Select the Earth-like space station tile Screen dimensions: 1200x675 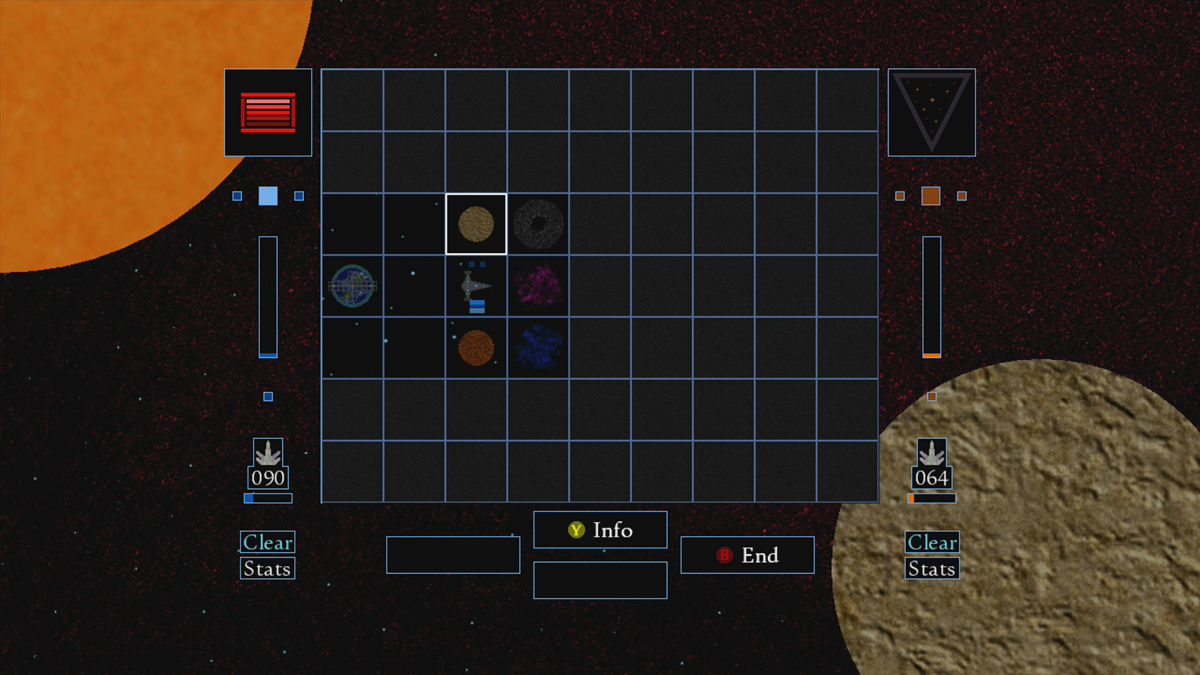[352, 287]
